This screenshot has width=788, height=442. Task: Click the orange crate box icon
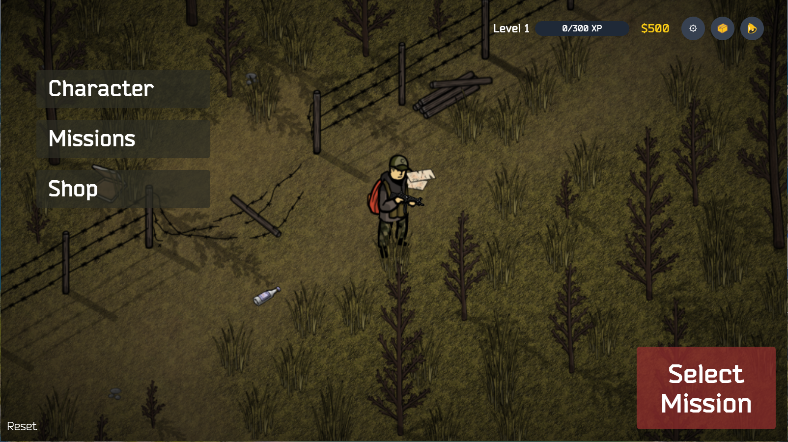[x=722, y=28]
